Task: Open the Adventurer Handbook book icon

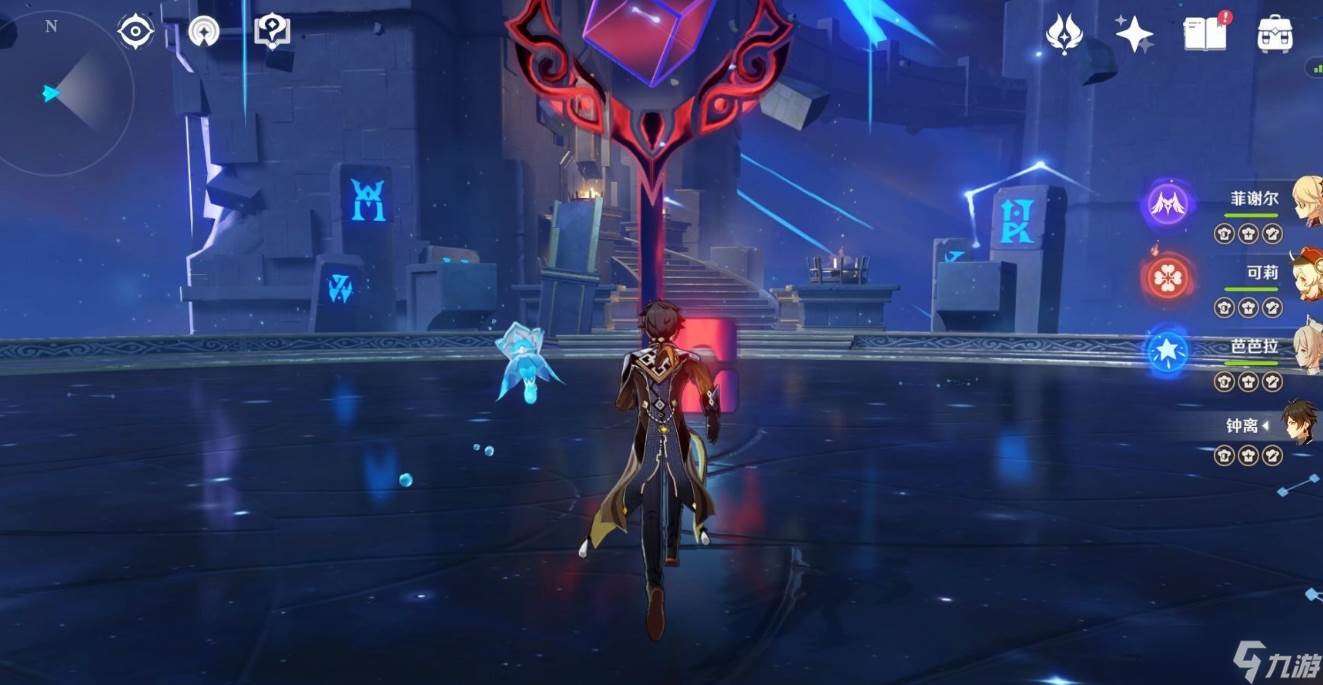Action: [1205, 33]
